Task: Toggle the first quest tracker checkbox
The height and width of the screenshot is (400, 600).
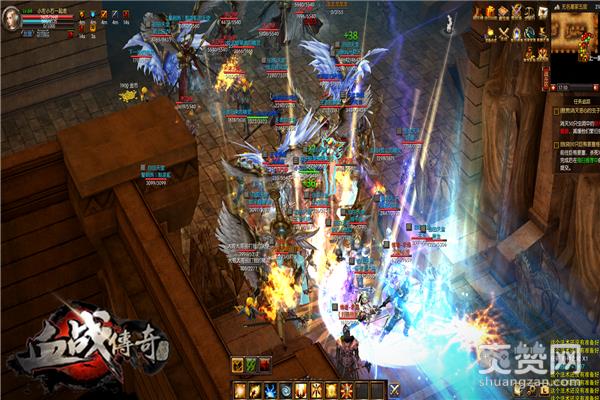Action: pos(557,113)
